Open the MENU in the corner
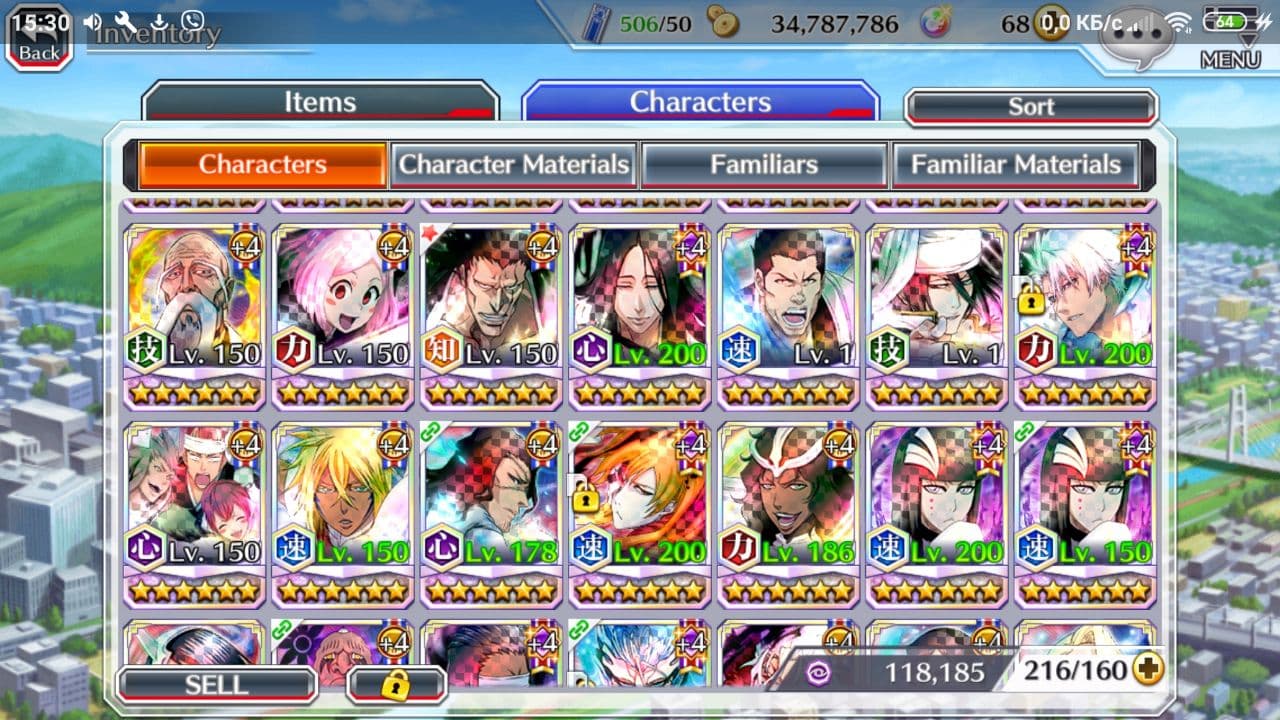Screen dimensions: 1280x720 1230,59
